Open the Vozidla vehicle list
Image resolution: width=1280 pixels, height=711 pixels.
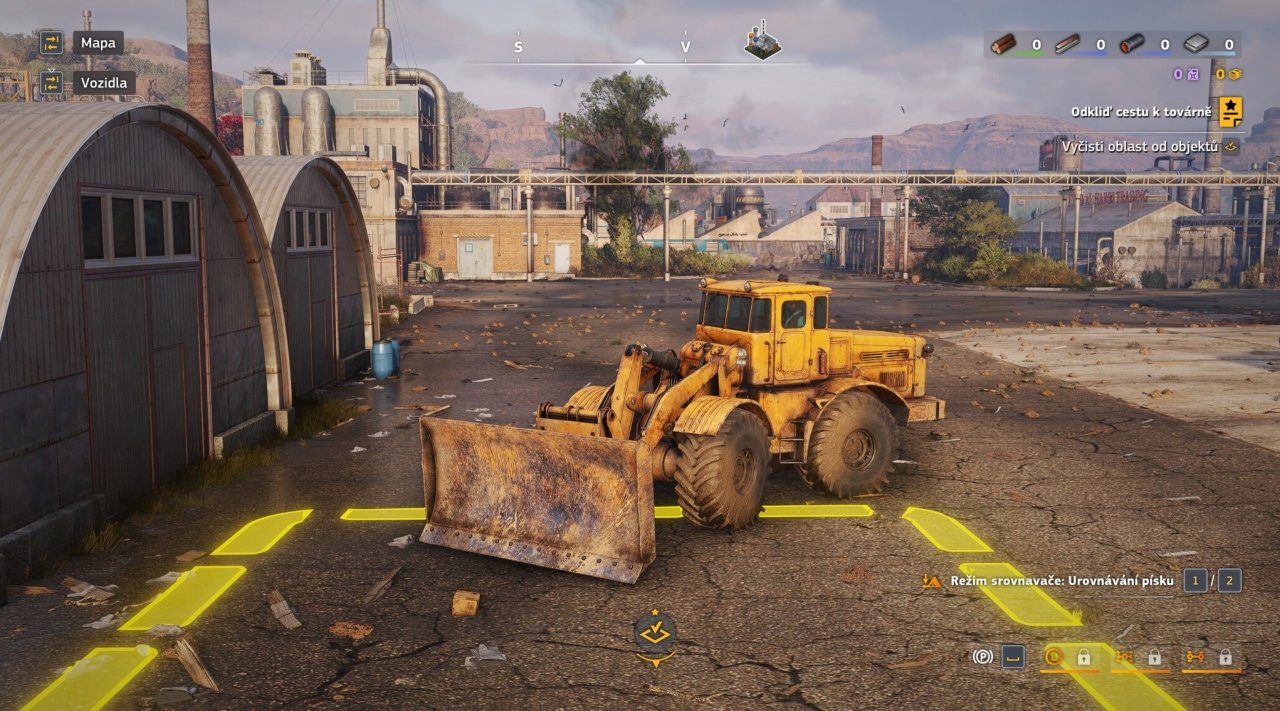click(103, 83)
